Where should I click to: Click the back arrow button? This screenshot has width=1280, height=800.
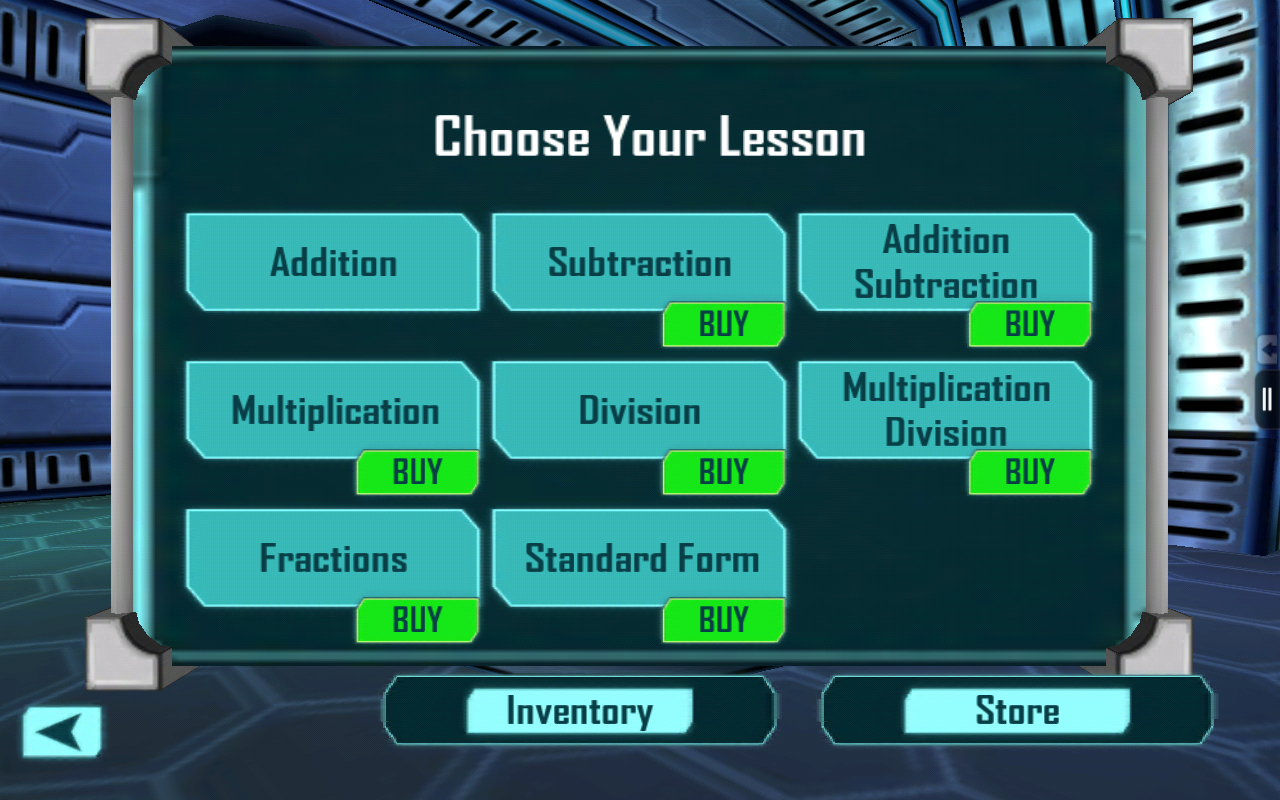[x=62, y=732]
